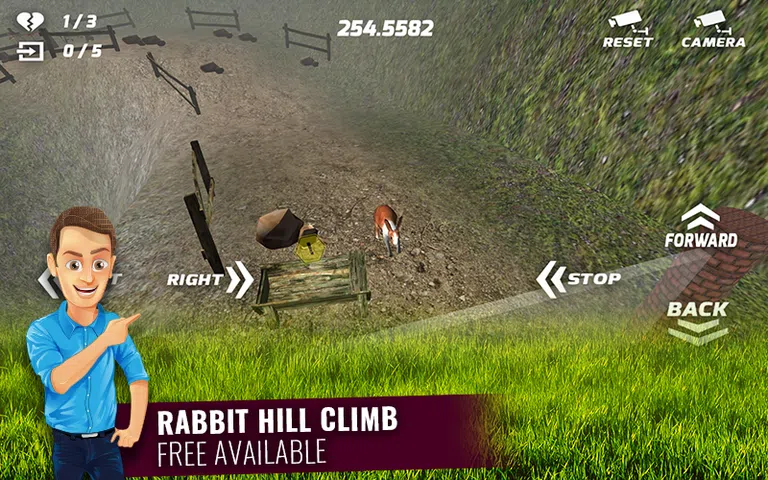Viewport: 768px width, 480px height.
Task: Hit the Stop control
Action: tap(579, 279)
